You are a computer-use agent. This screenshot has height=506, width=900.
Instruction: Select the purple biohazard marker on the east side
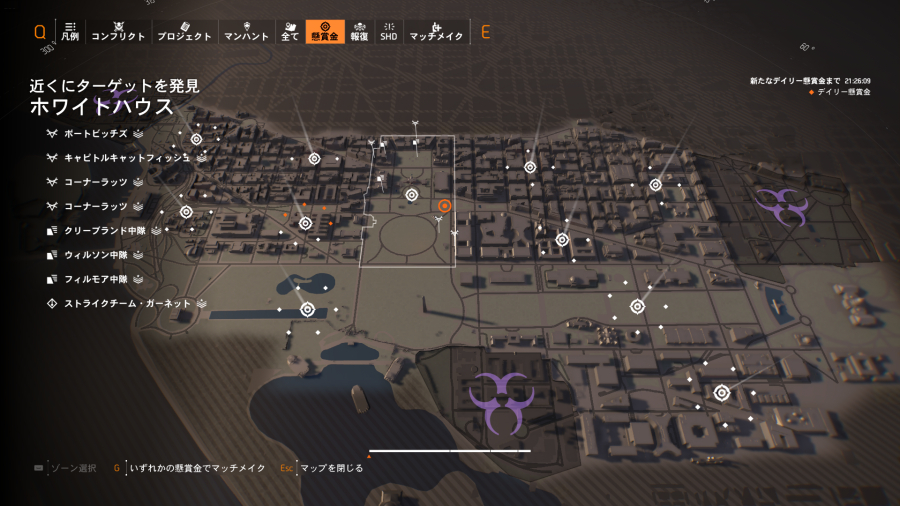click(780, 205)
